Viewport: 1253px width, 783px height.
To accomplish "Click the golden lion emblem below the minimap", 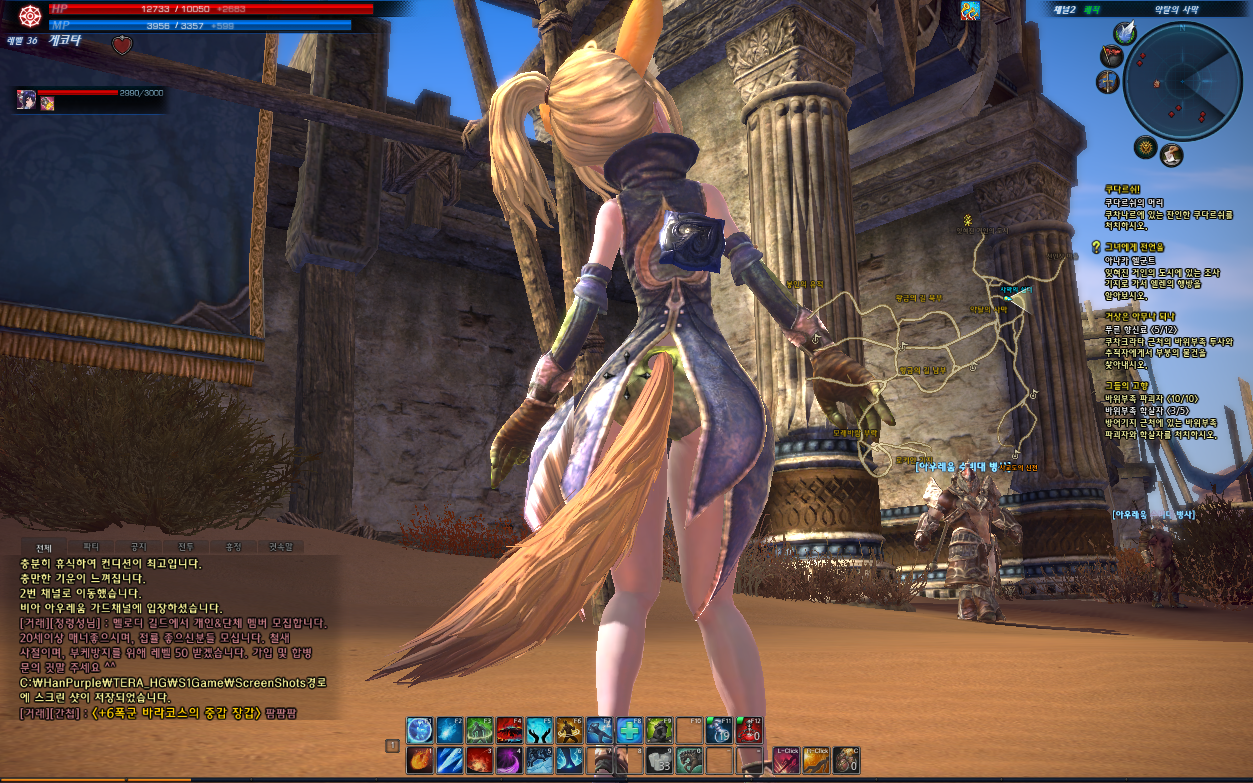I will tap(1146, 148).
